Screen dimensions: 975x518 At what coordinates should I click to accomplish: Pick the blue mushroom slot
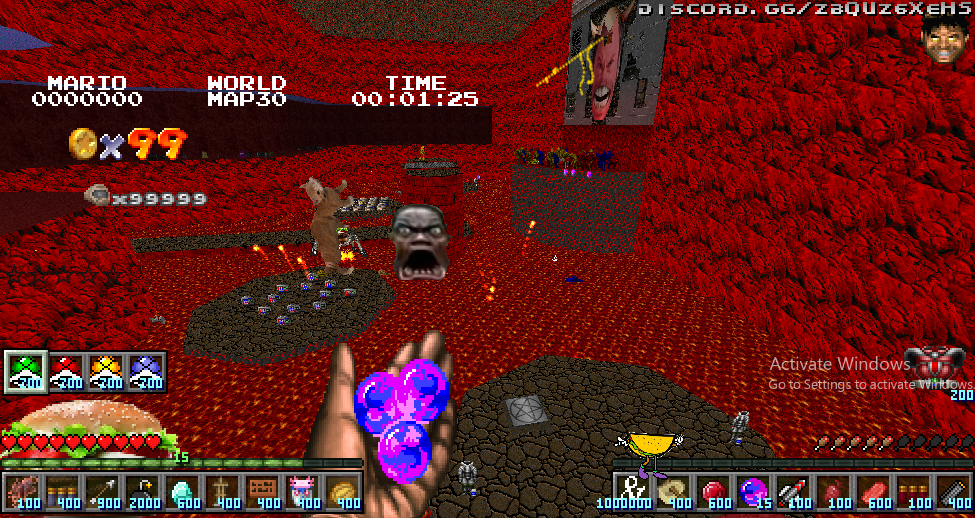tap(146, 371)
